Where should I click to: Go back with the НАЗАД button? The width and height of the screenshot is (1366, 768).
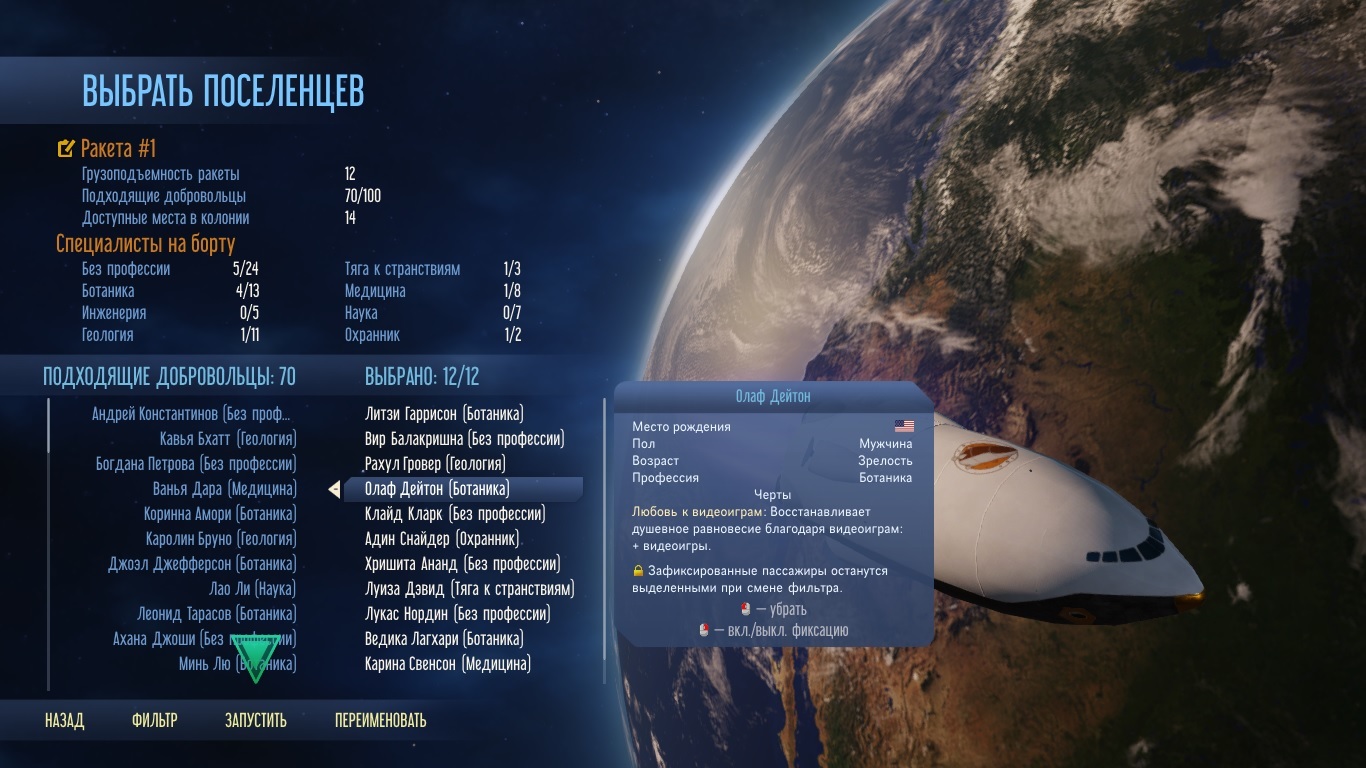[64, 720]
